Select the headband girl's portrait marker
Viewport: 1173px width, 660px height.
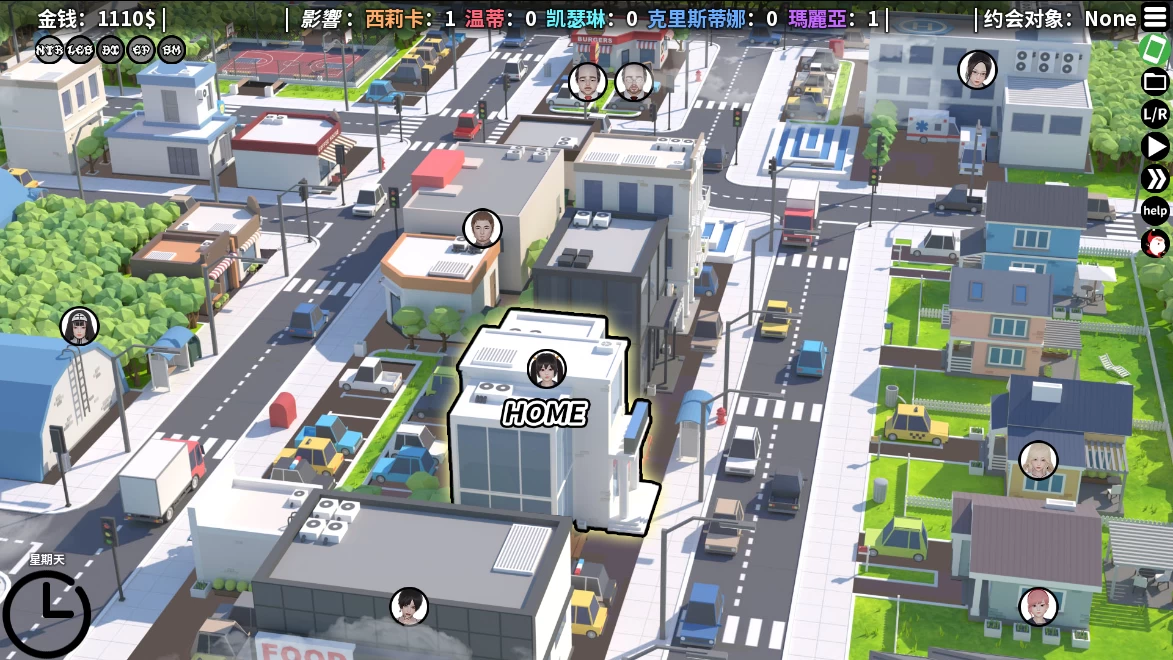79,326
